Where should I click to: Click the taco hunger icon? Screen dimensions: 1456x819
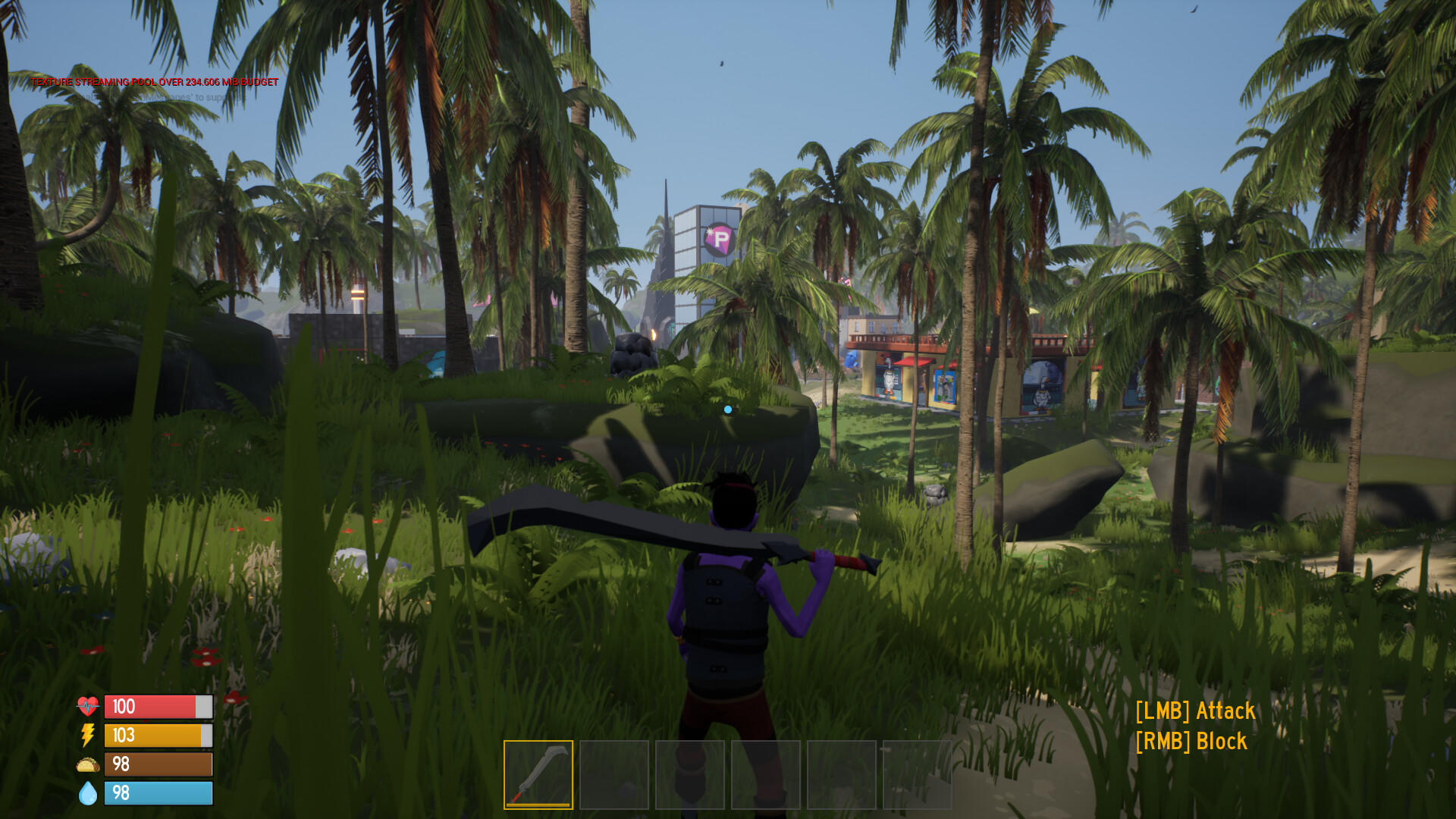tap(86, 764)
